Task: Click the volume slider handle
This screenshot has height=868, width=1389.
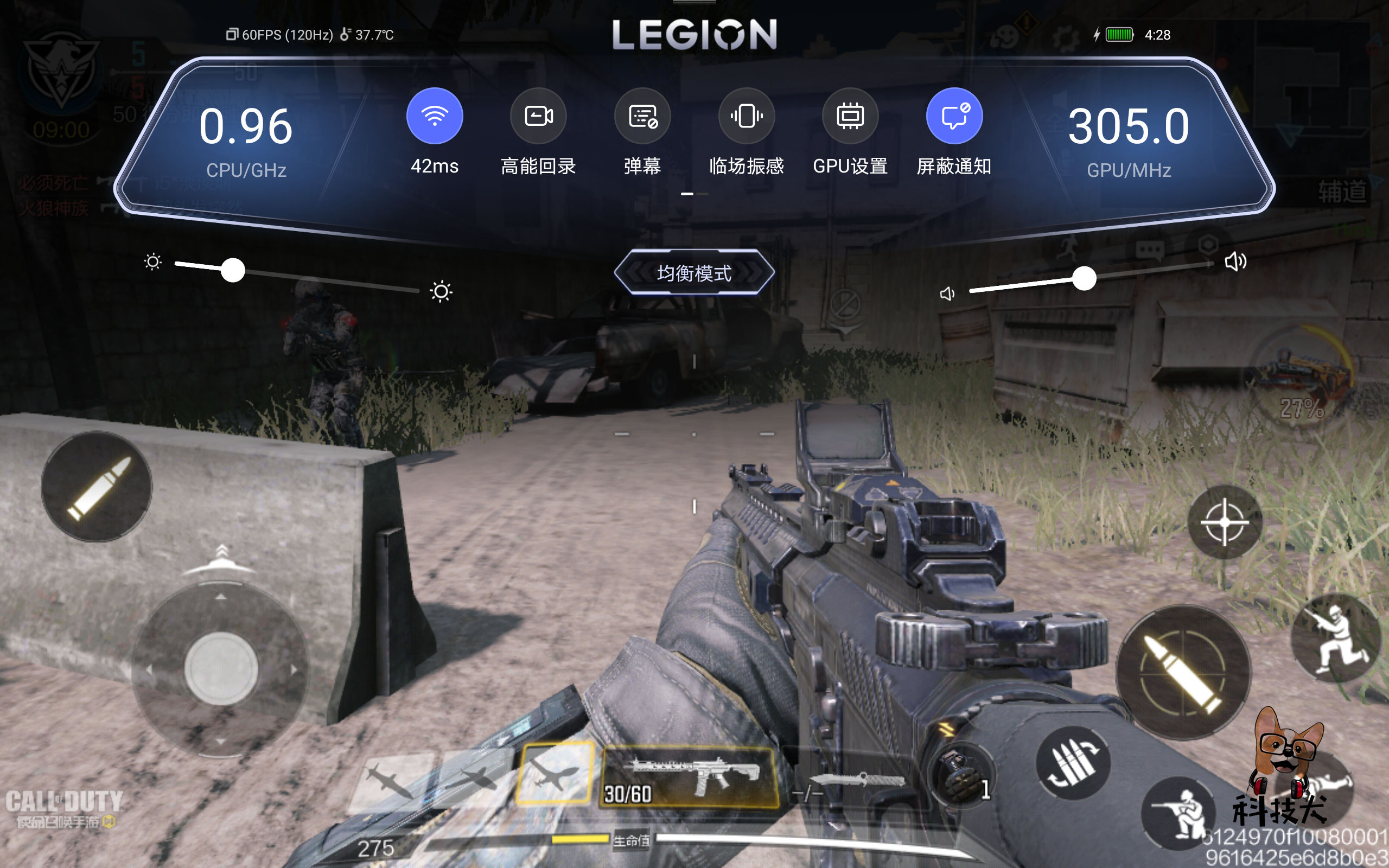Action: (x=1084, y=279)
